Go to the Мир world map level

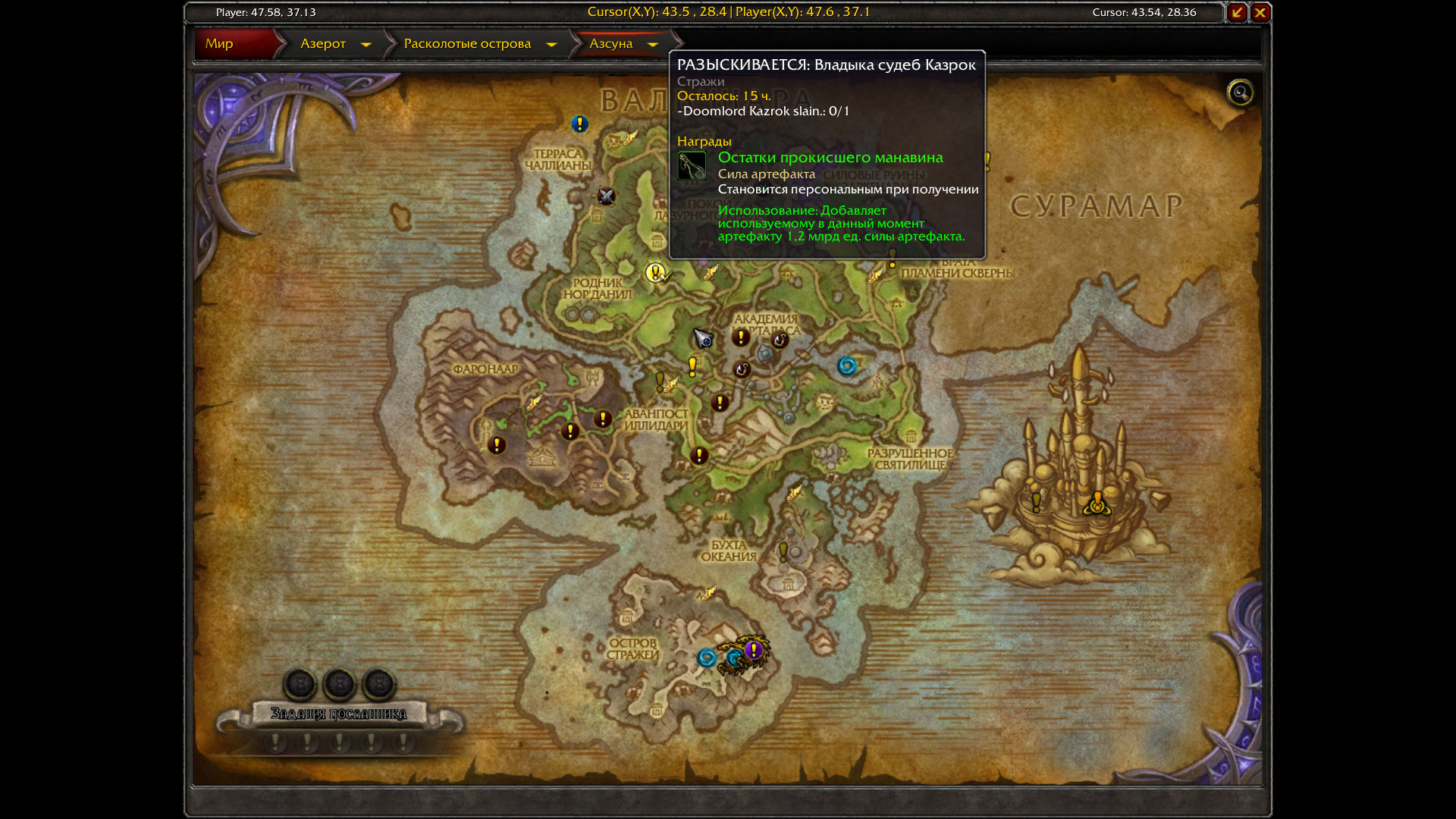220,44
